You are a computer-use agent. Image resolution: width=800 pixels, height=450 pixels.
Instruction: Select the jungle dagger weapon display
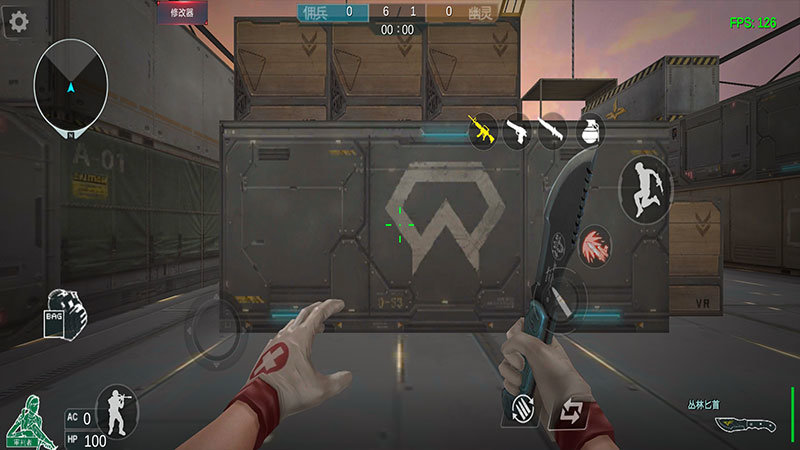click(743, 422)
